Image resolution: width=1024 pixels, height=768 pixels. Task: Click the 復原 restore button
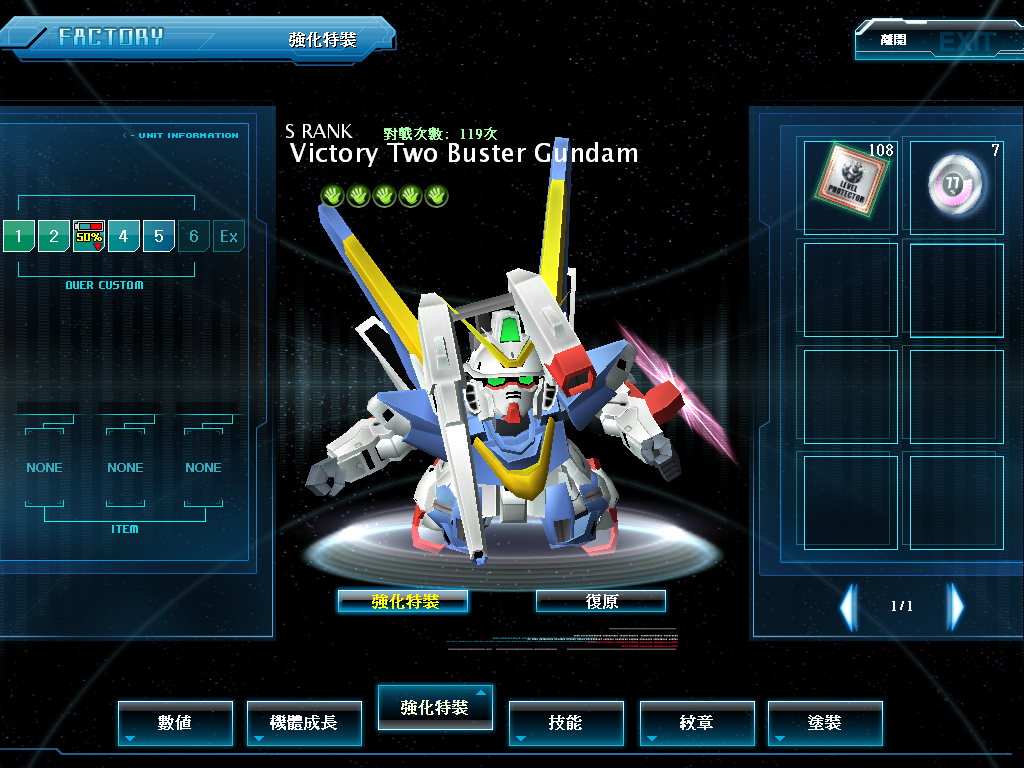[x=601, y=601]
